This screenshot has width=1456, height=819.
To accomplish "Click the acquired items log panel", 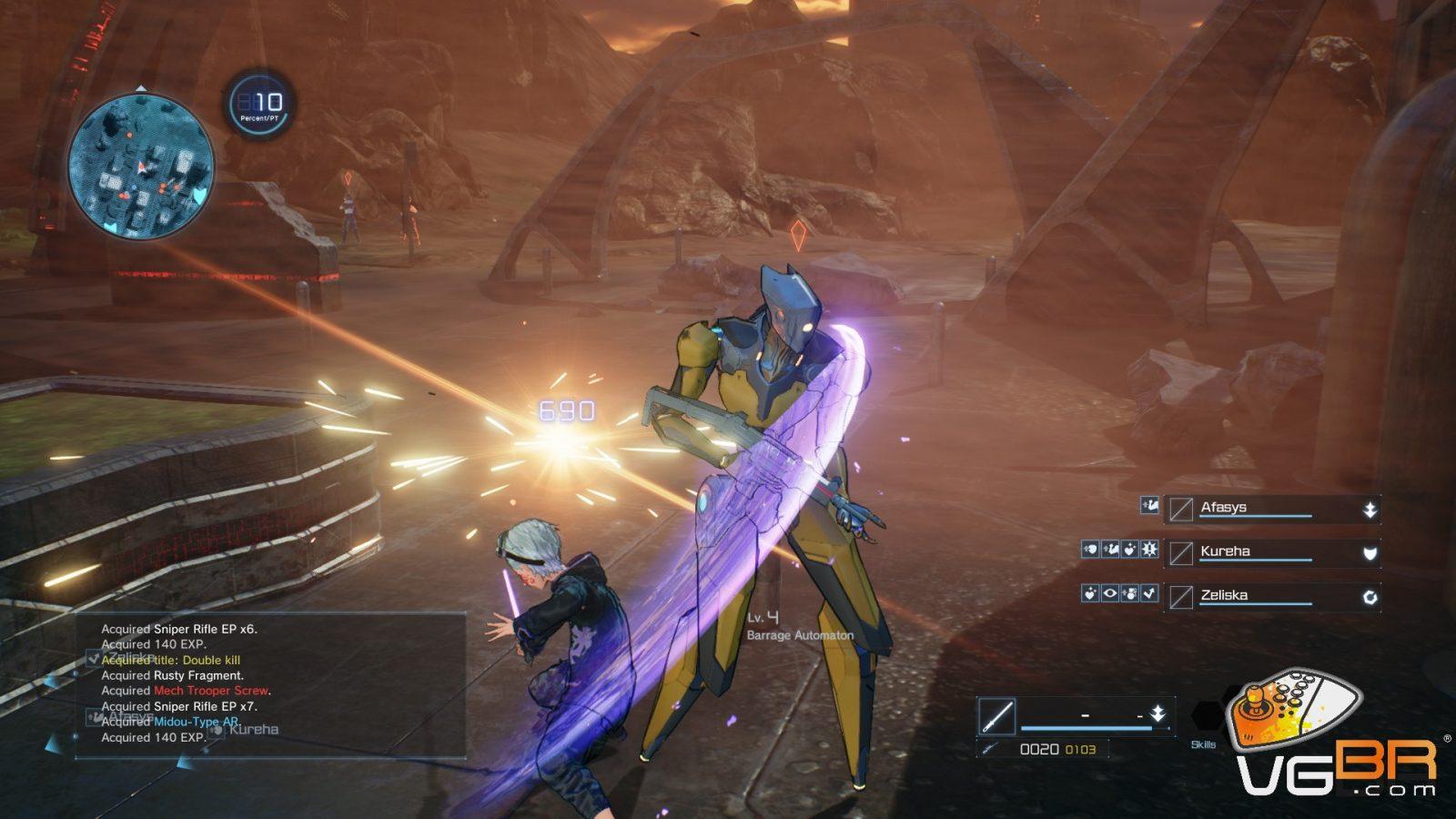I will [x=270, y=683].
